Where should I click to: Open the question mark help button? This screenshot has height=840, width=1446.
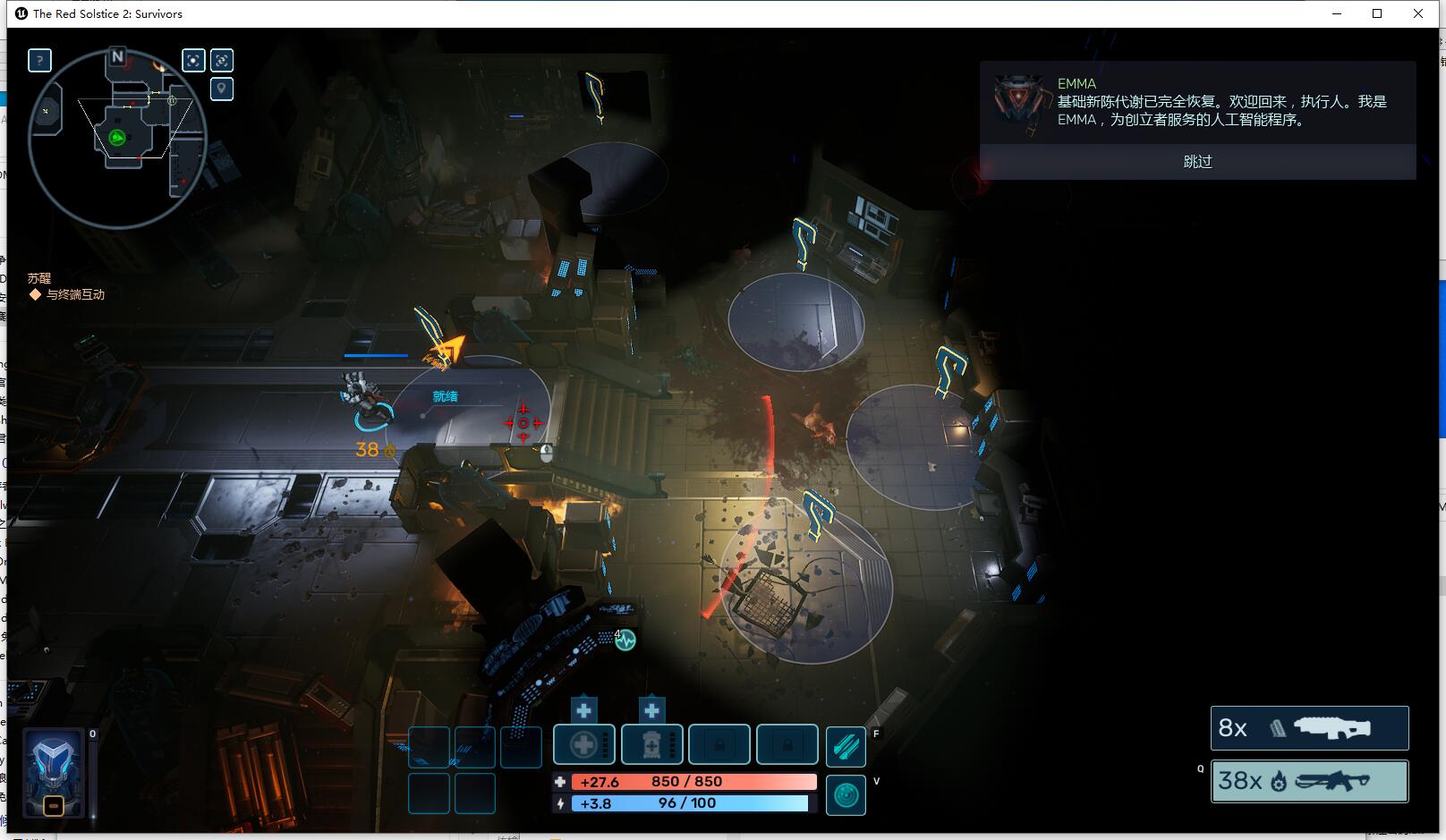point(39,60)
